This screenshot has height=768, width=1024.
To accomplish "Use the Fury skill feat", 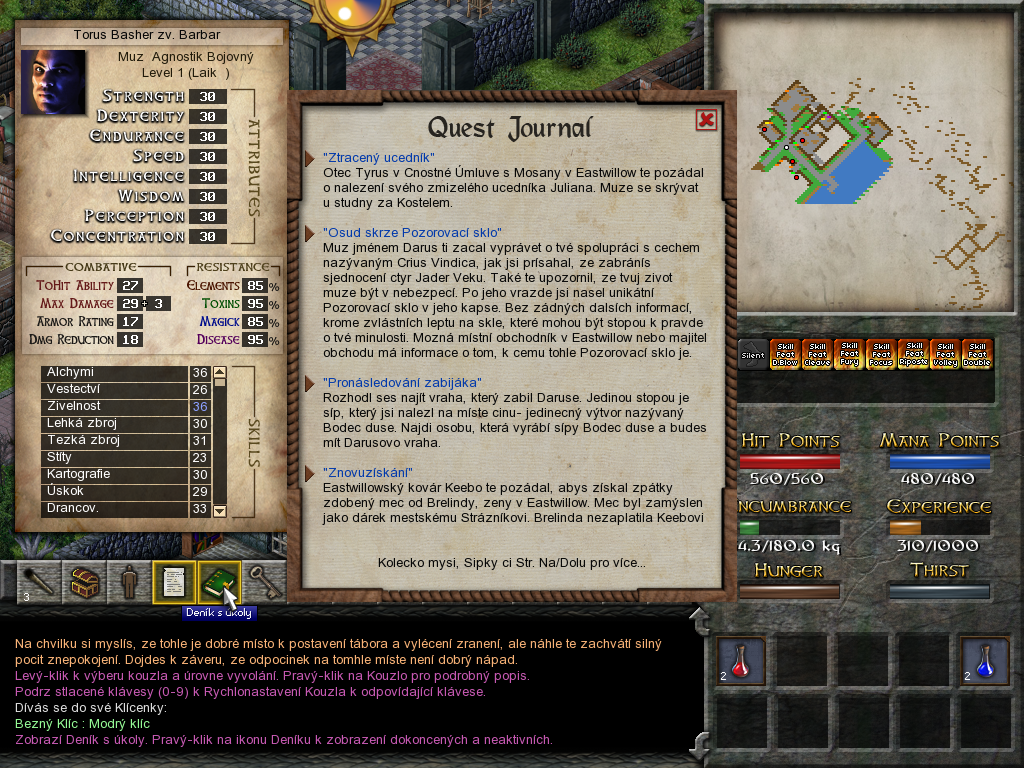I will 849,354.
